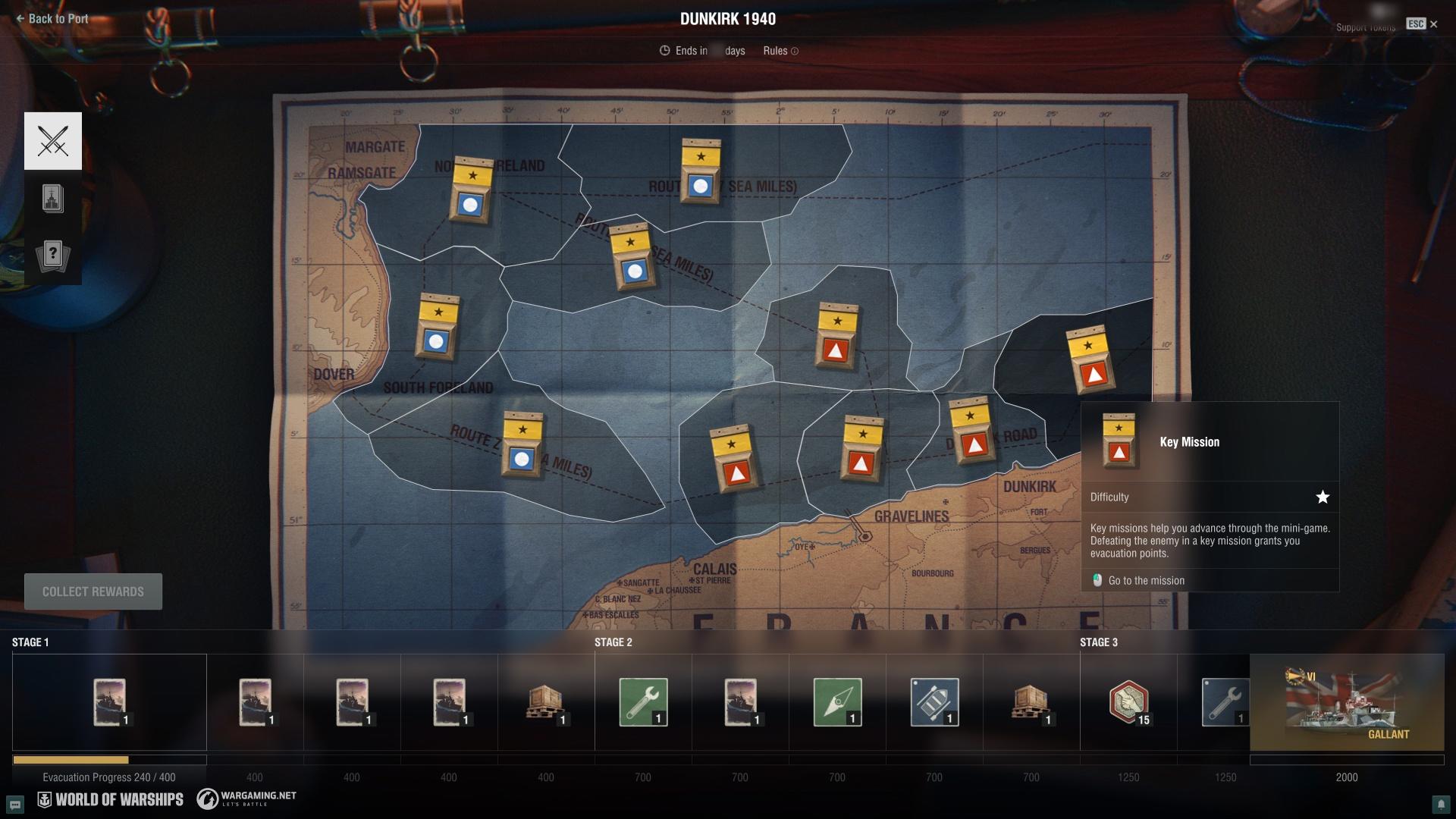Click the Collect Rewards button
This screenshot has height=819, width=1456.
(x=93, y=591)
